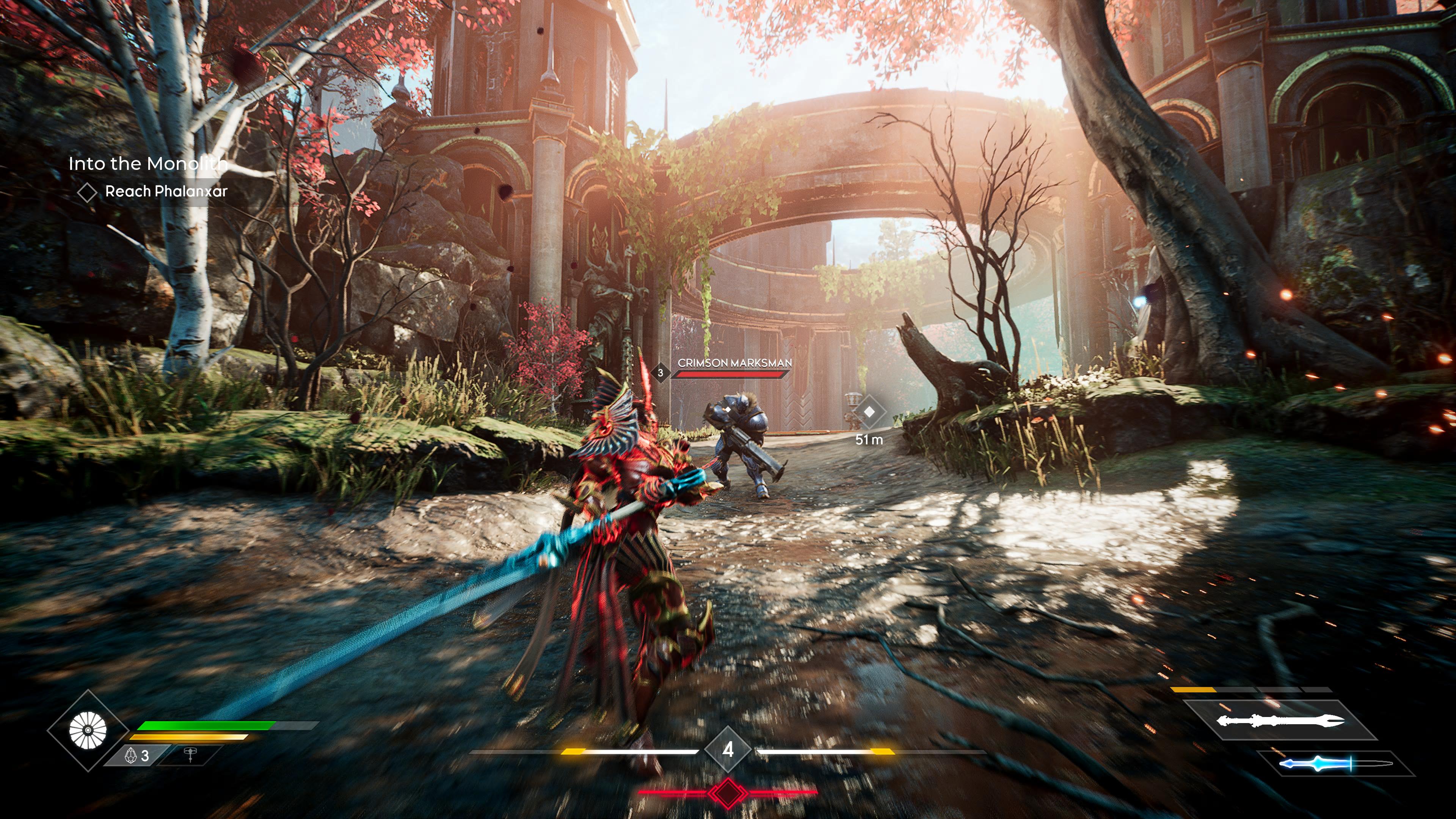The image size is (1456, 819).
Task: Click the red diamond emblem at the bottom center
Action: (728, 792)
